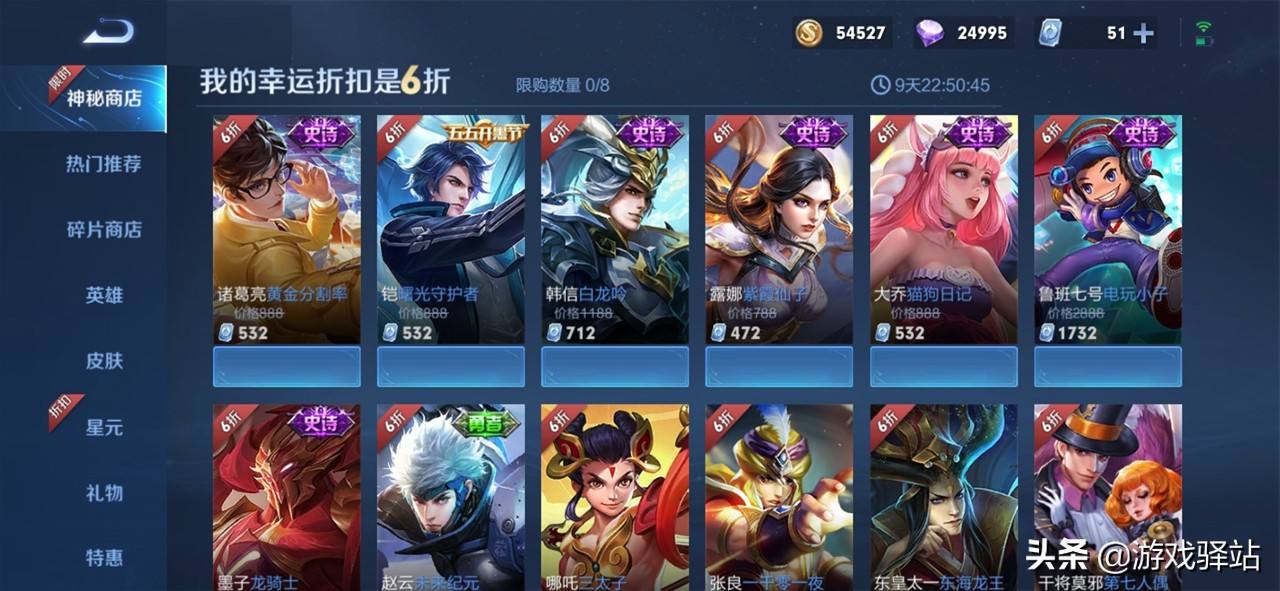Open the 星元 section

pyautogui.click(x=103, y=427)
